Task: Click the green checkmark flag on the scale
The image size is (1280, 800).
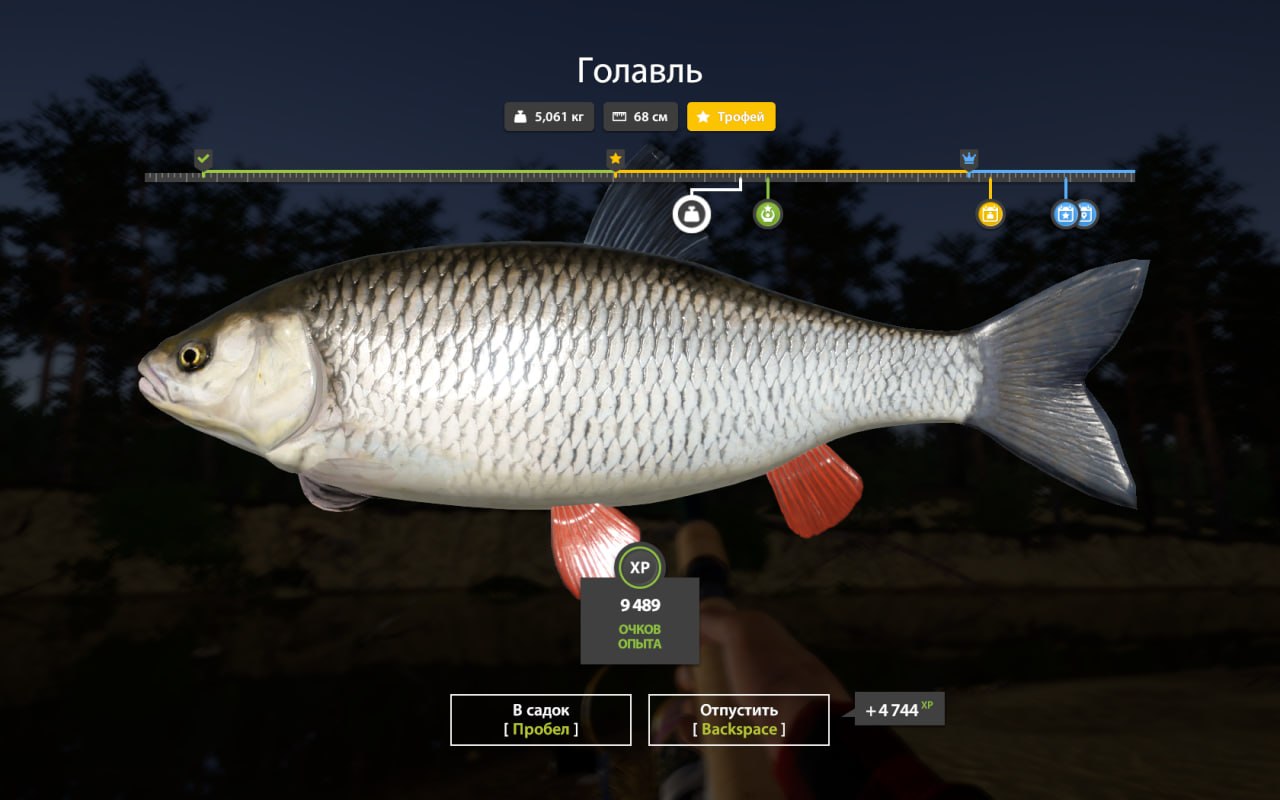Action: 204,159
